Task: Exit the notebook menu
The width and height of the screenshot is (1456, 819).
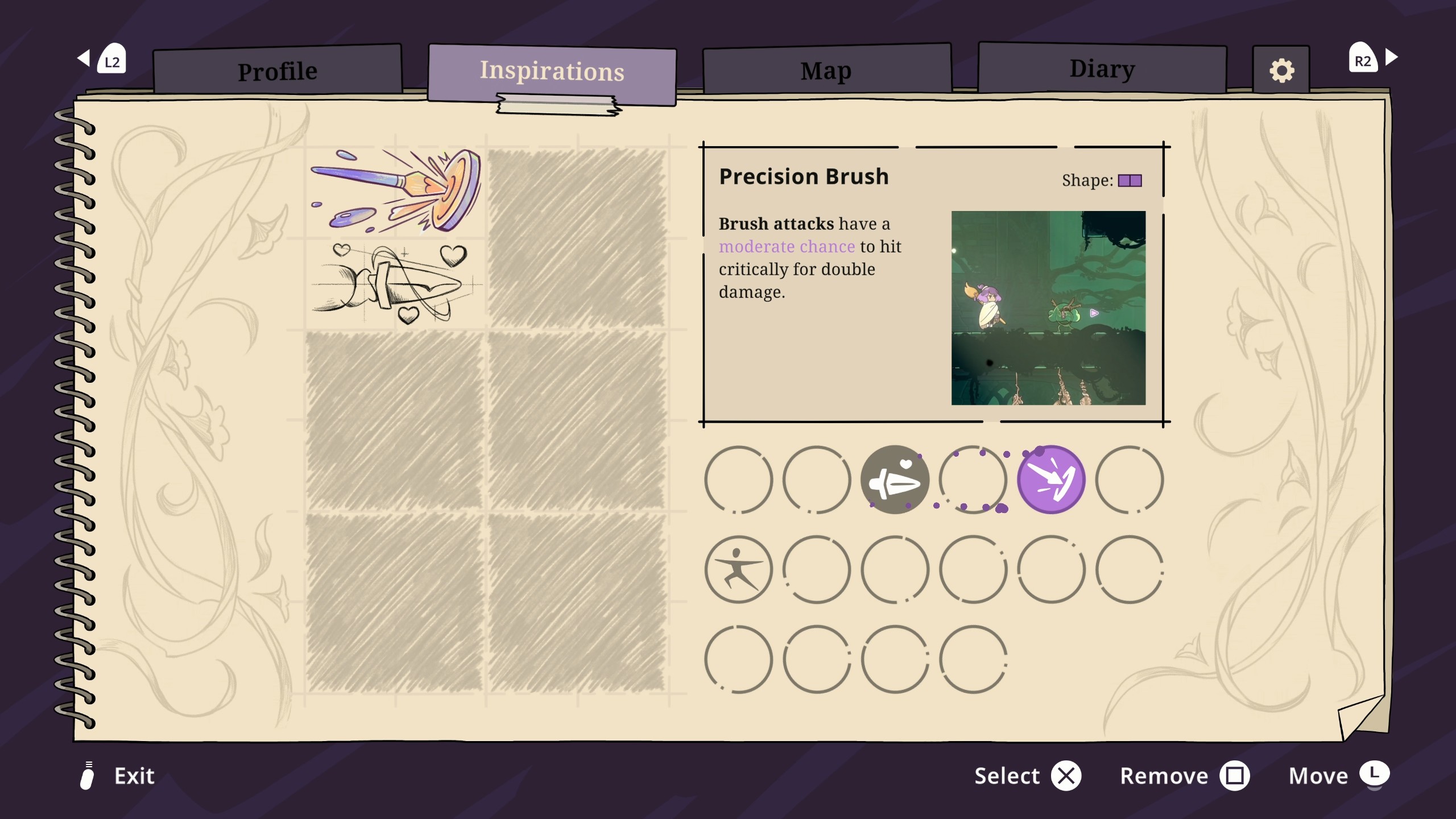Action: click(118, 776)
